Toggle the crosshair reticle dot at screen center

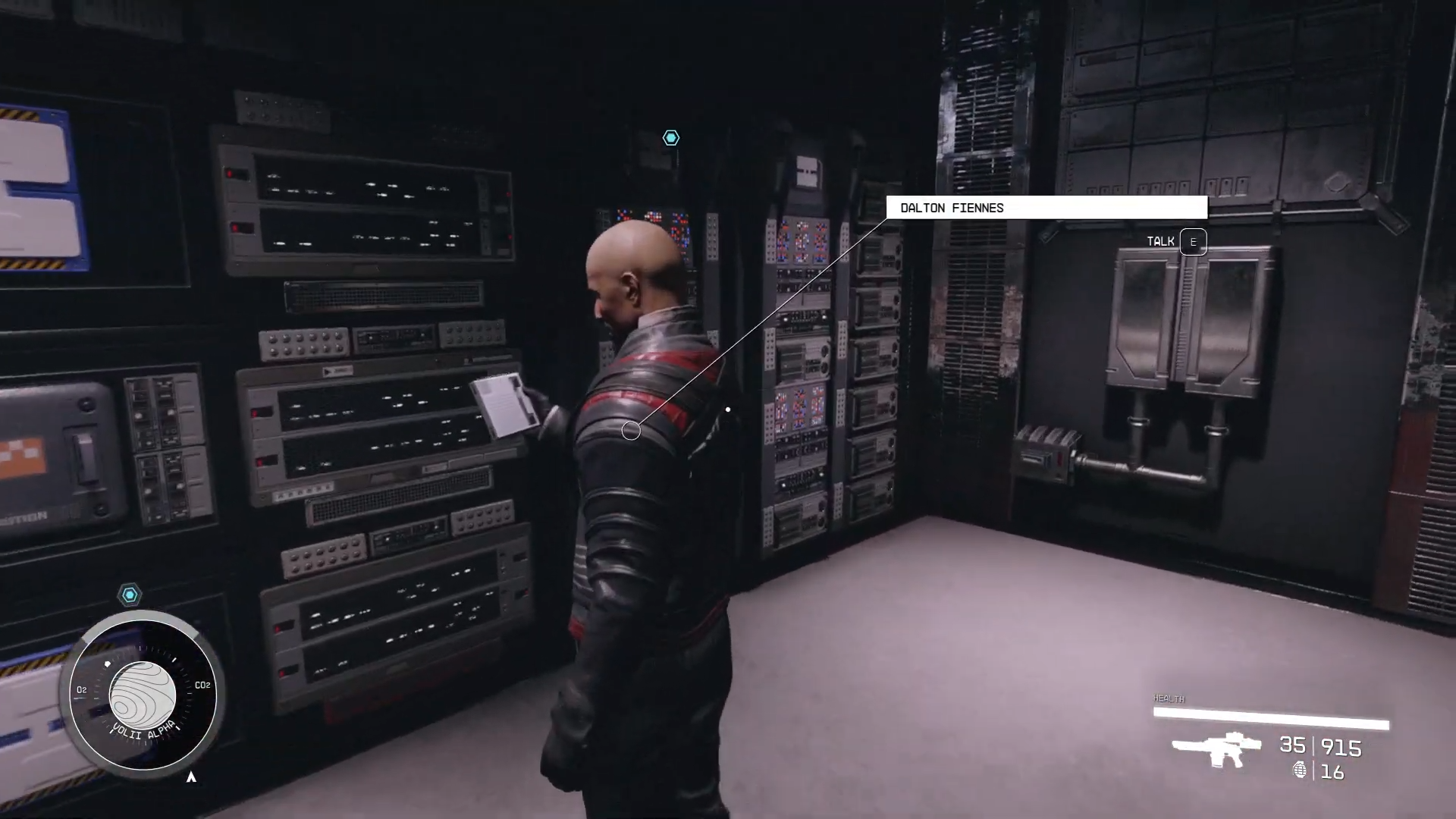point(727,409)
